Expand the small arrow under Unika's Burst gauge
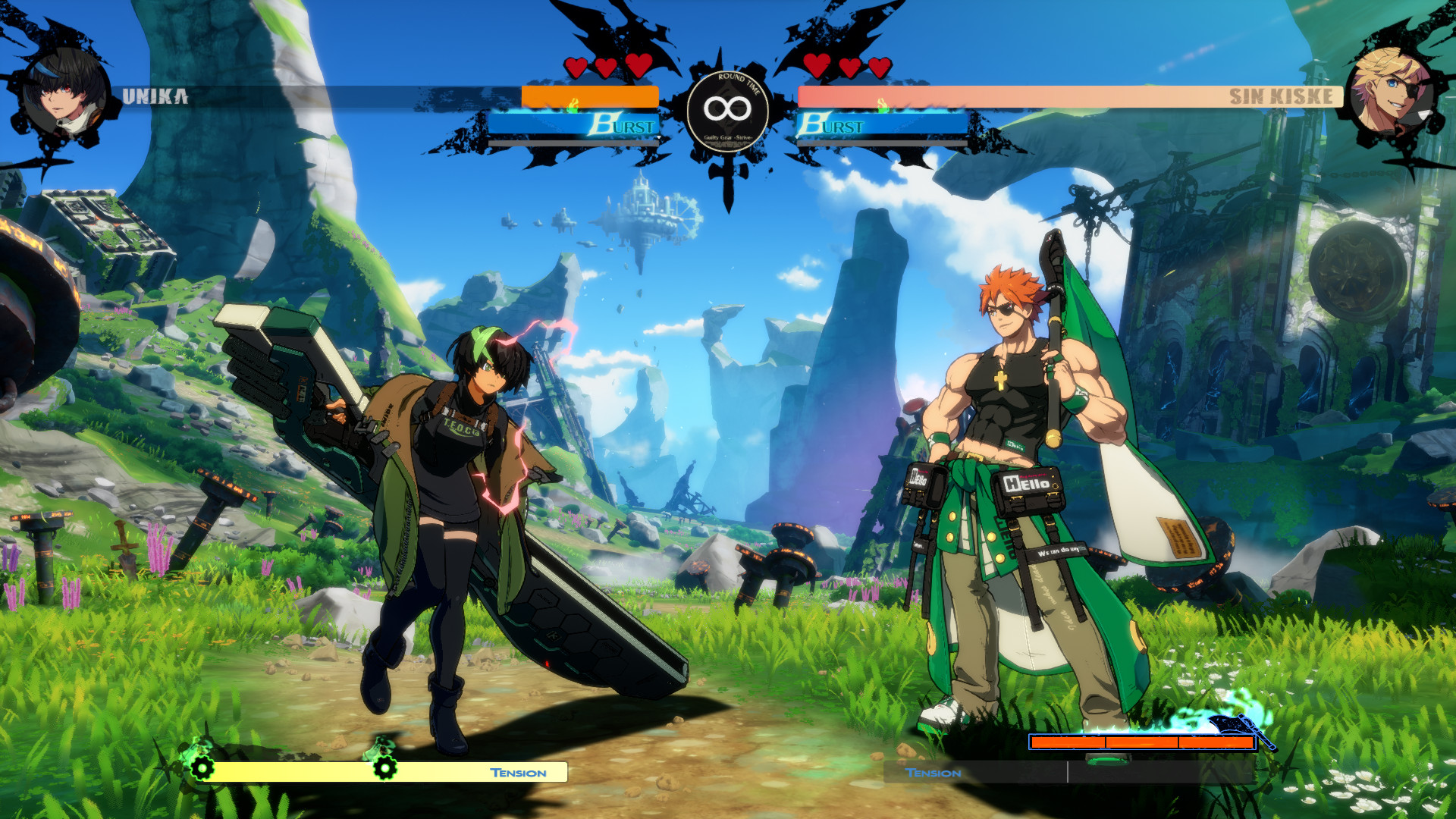The height and width of the screenshot is (819, 1456). coord(657,137)
